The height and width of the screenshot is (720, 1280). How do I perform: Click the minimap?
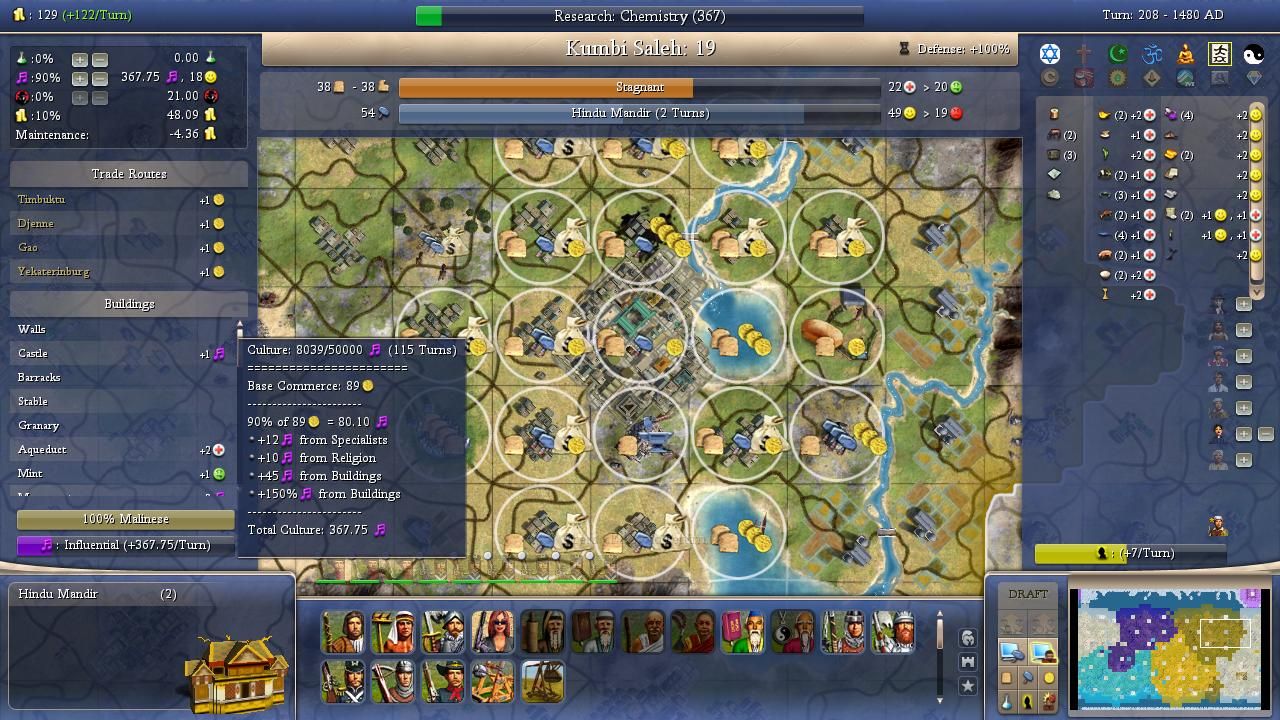click(1169, 647)
